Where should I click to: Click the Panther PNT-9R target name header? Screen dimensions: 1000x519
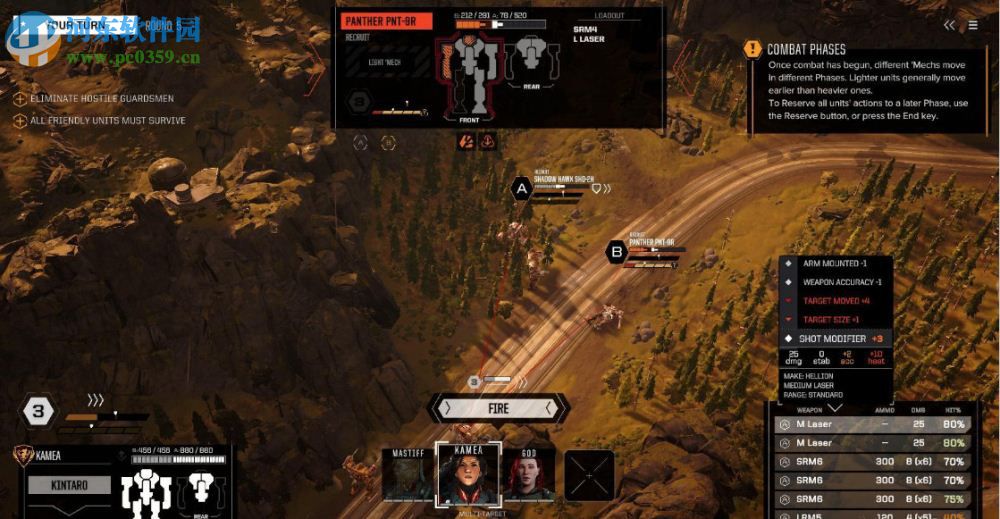pyautogui.click(x=386, y=21)
